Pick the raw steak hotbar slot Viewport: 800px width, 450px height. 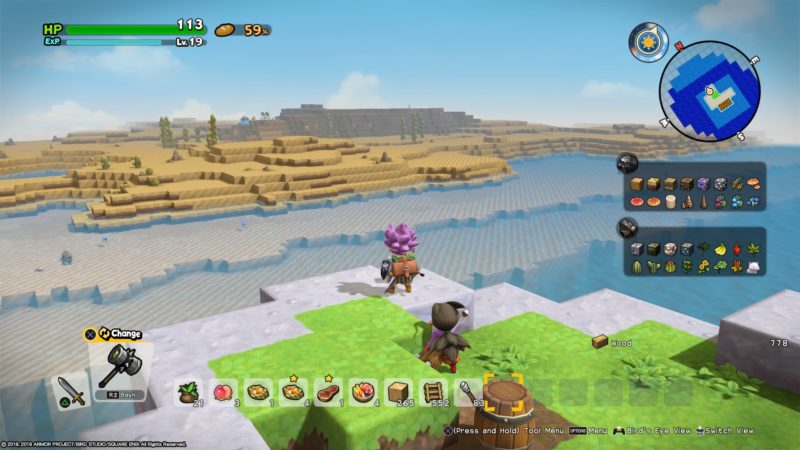coord(327,391)
